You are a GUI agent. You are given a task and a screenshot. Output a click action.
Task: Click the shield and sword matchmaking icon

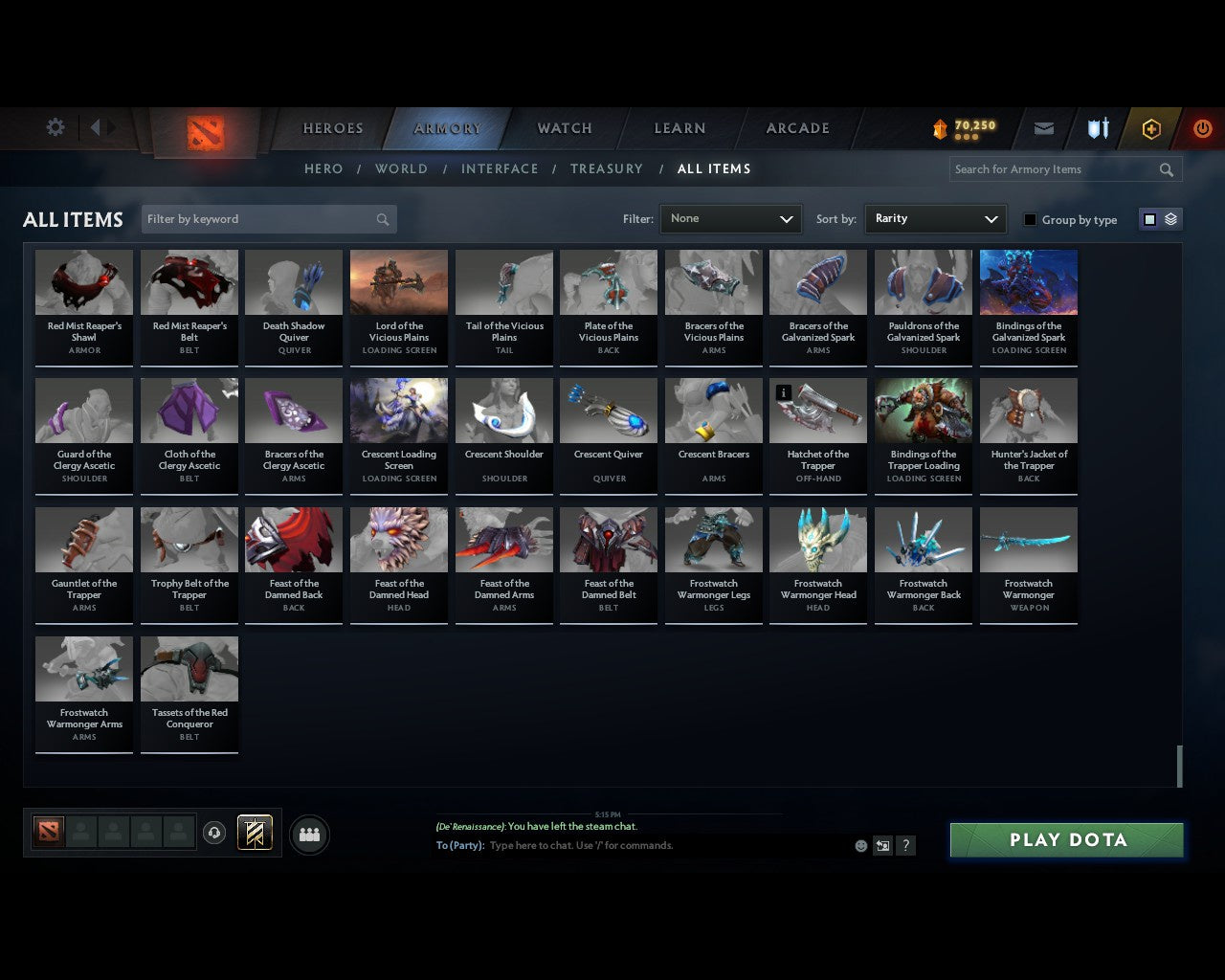(1097, 127)
